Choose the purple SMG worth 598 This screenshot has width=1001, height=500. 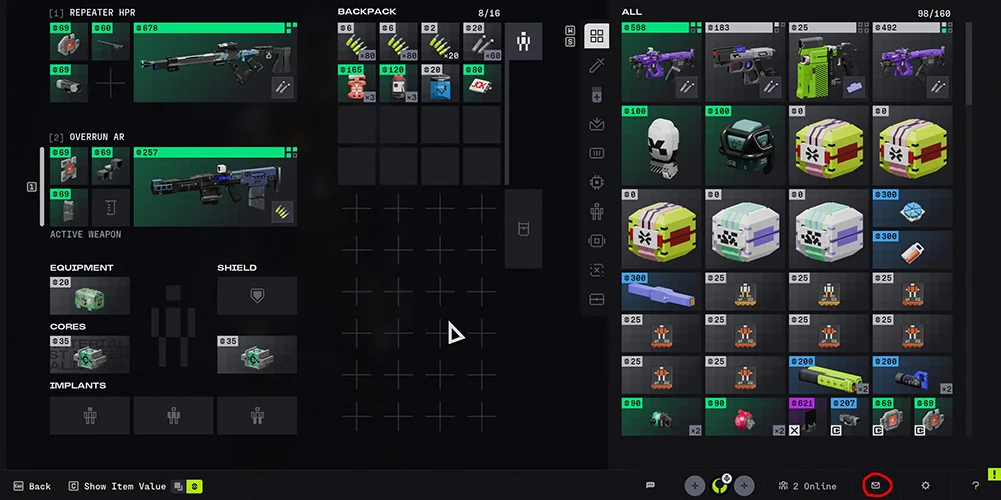point(661,63)
